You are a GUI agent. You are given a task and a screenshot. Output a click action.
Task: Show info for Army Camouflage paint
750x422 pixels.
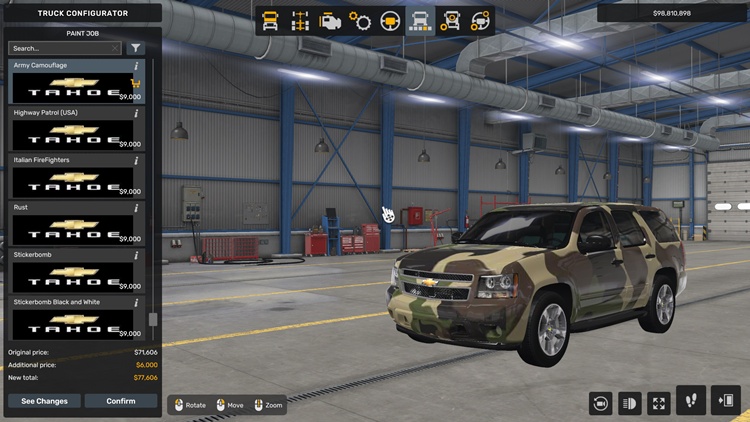coord(136,66)
